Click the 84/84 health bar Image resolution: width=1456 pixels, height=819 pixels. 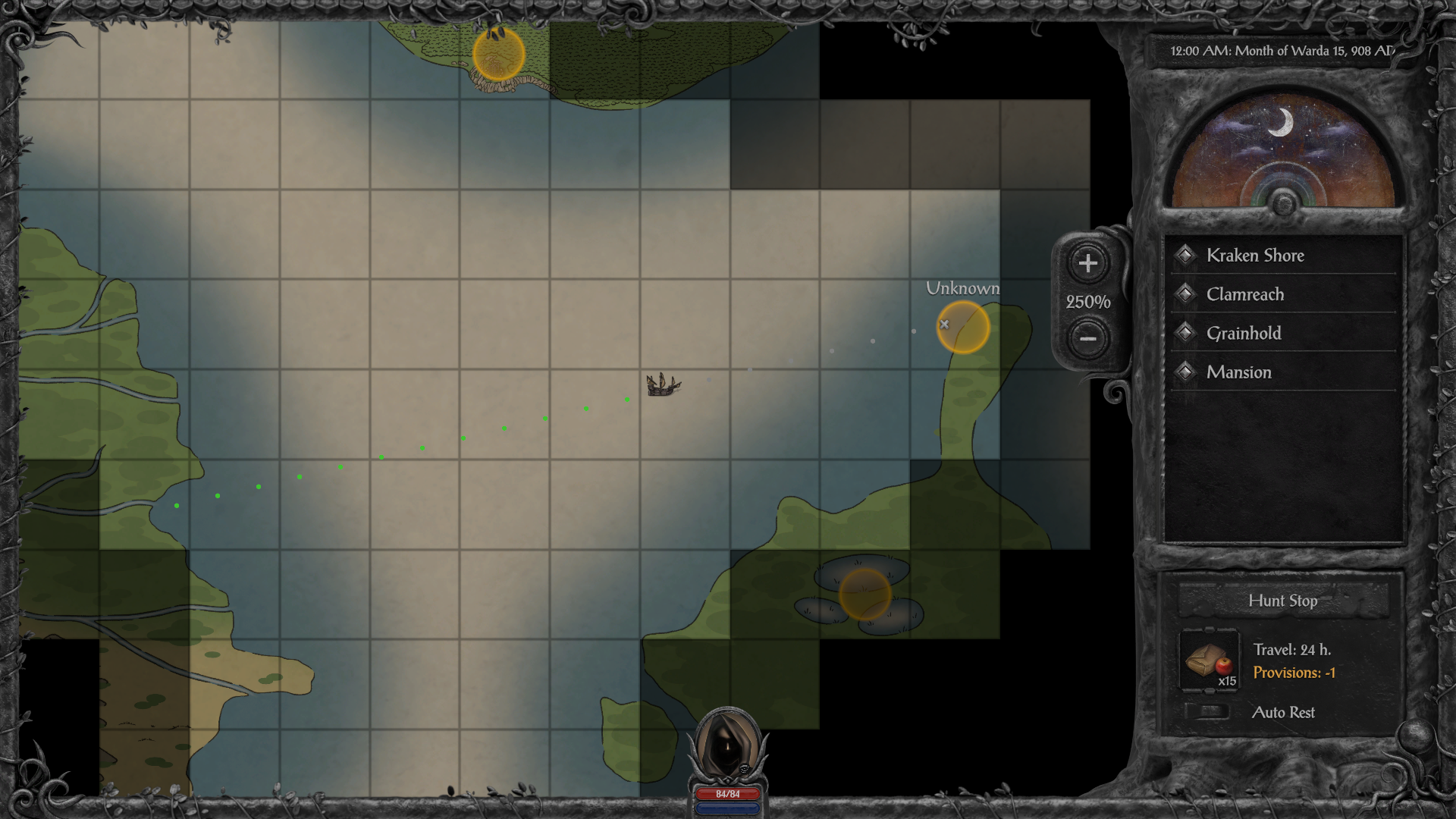tap(727, 795)
